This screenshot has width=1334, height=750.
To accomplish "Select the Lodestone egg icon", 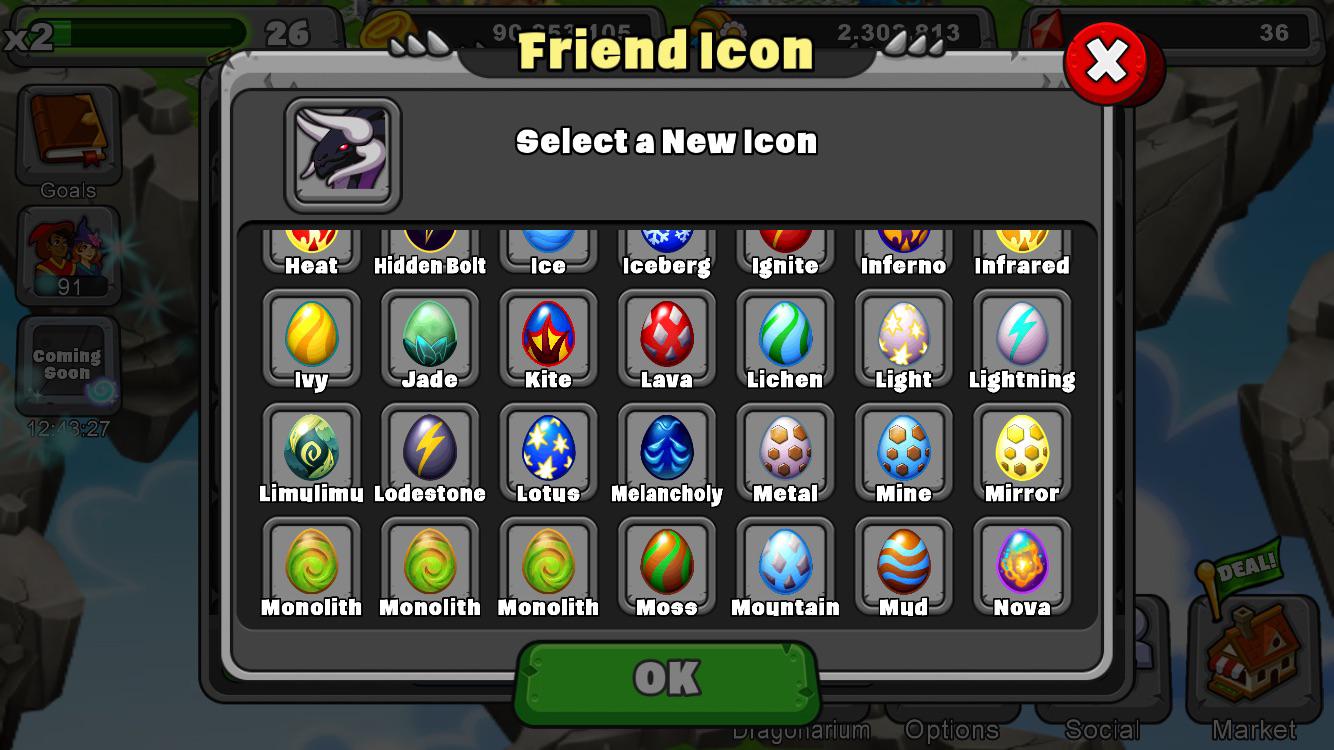I will (x=430, y=449).
